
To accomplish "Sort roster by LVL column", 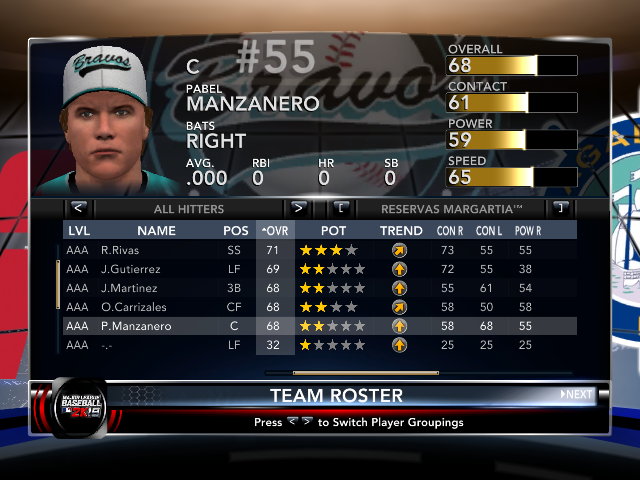I will 78,231.
